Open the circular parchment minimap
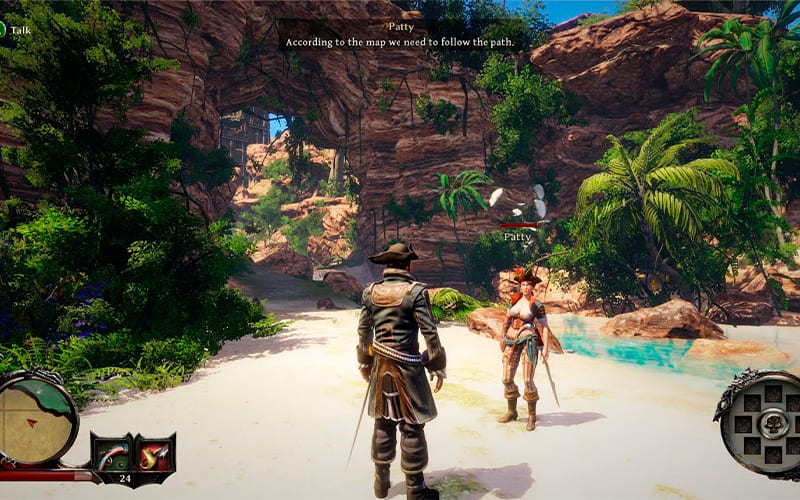Screen dimensions: 800x500 tap(36, 418)
